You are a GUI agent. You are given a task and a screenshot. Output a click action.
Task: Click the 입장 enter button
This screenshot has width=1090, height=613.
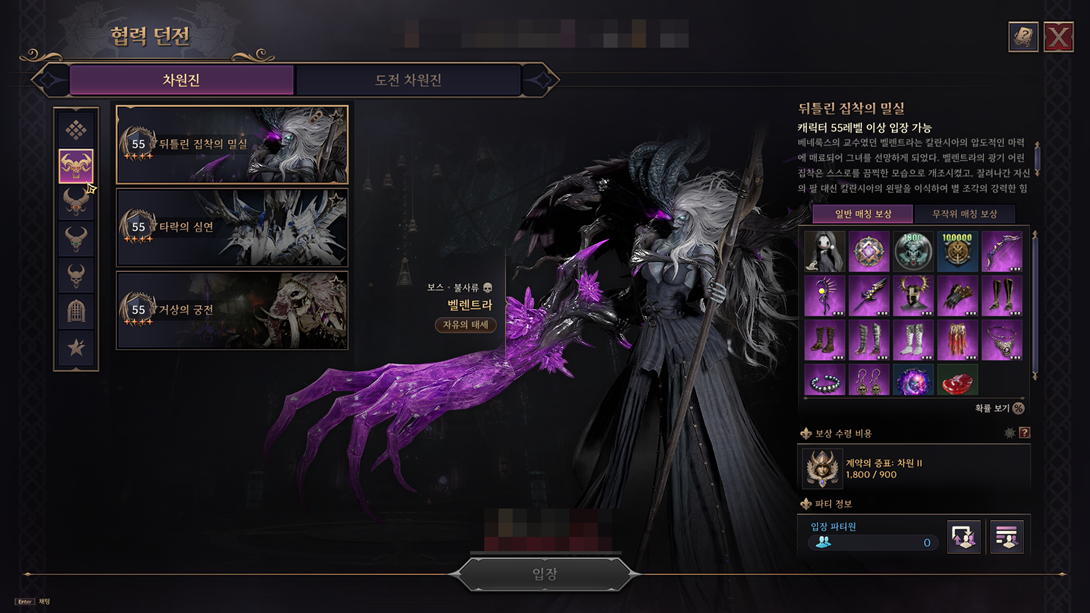pyautogui.click(x=544, y=574)
